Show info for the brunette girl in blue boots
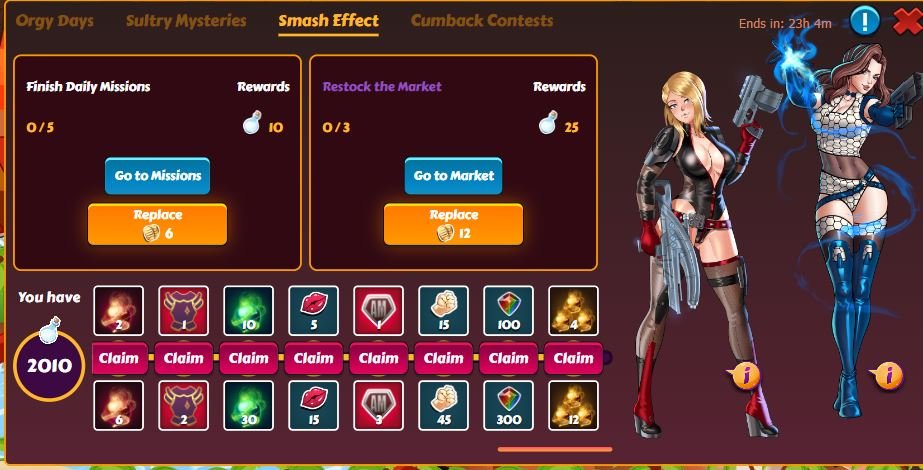Viewport: 923px width, 470px height. 886,376
